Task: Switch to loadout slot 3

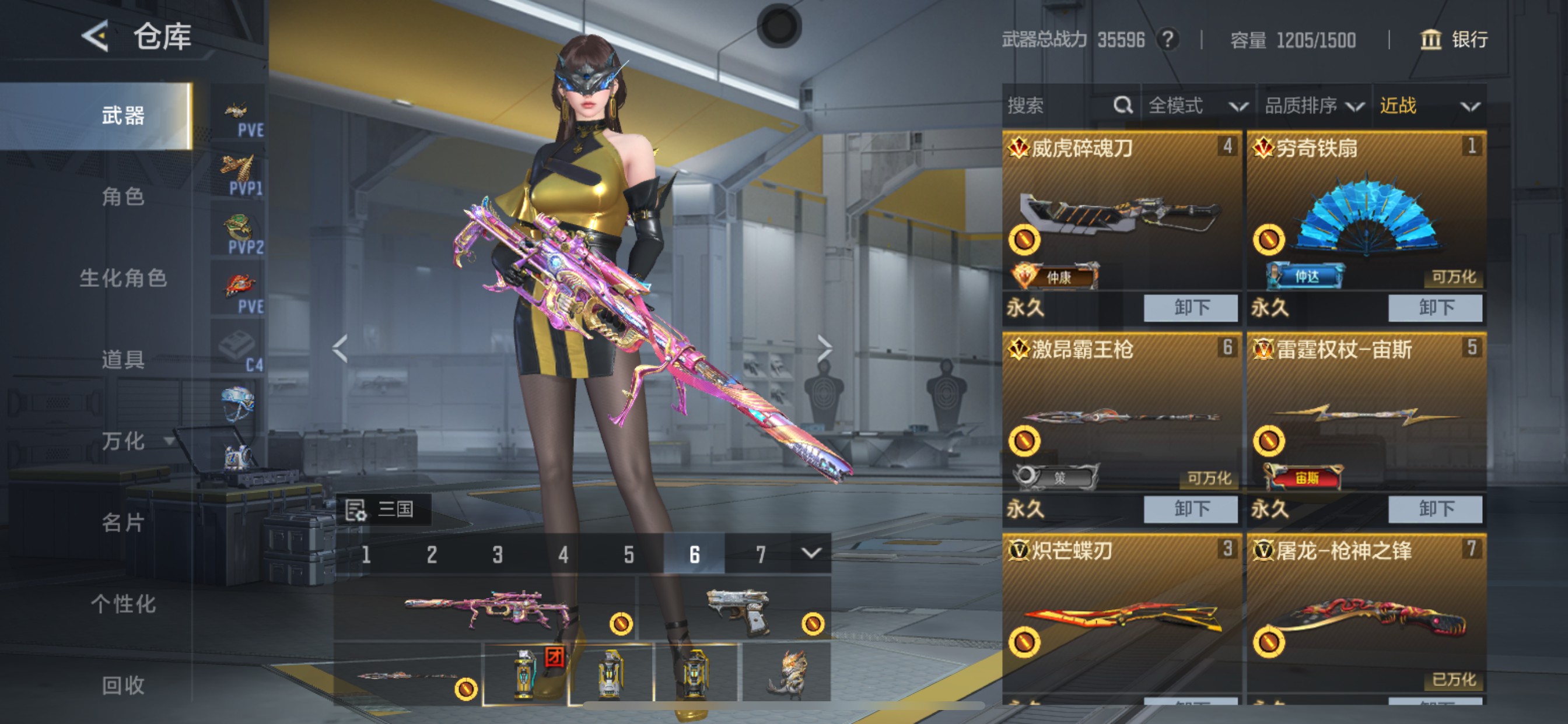Action: [498, 554]
